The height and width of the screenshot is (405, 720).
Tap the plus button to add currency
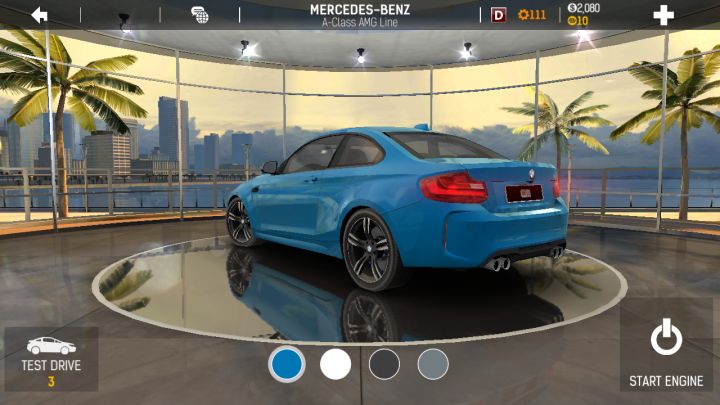coord(663,15)
